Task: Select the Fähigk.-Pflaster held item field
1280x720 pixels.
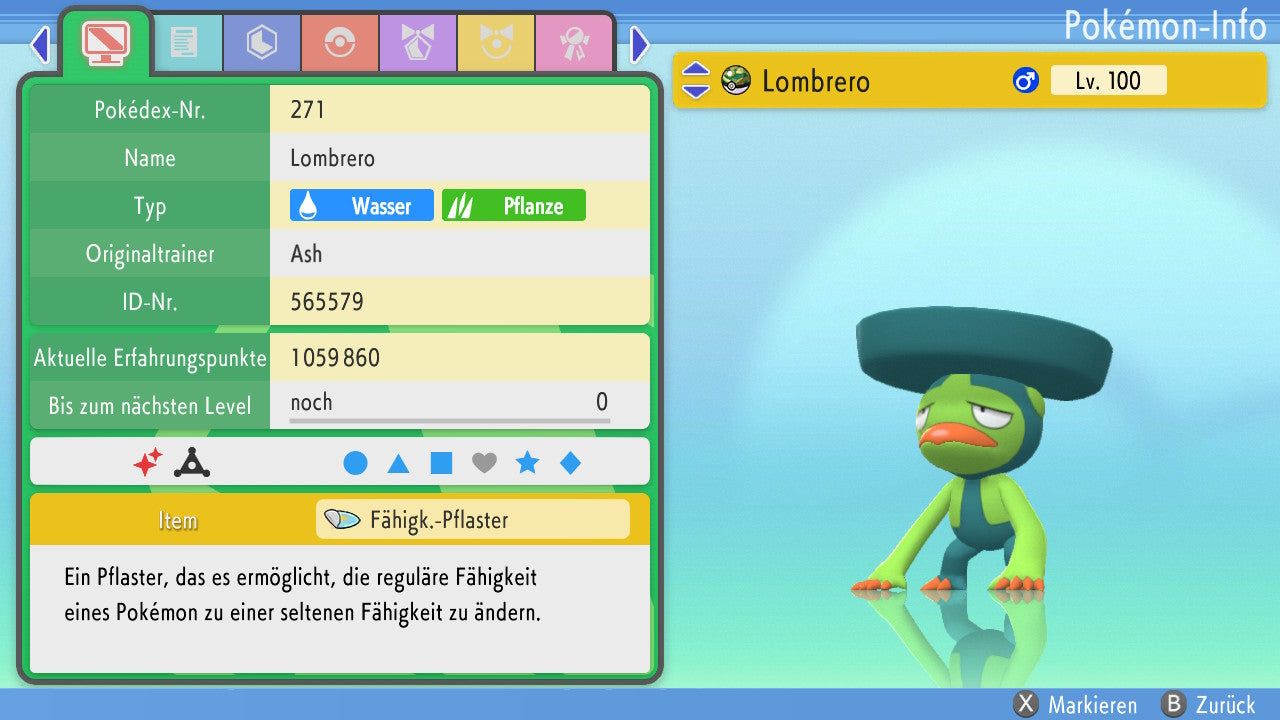Action: pos(473,520)
